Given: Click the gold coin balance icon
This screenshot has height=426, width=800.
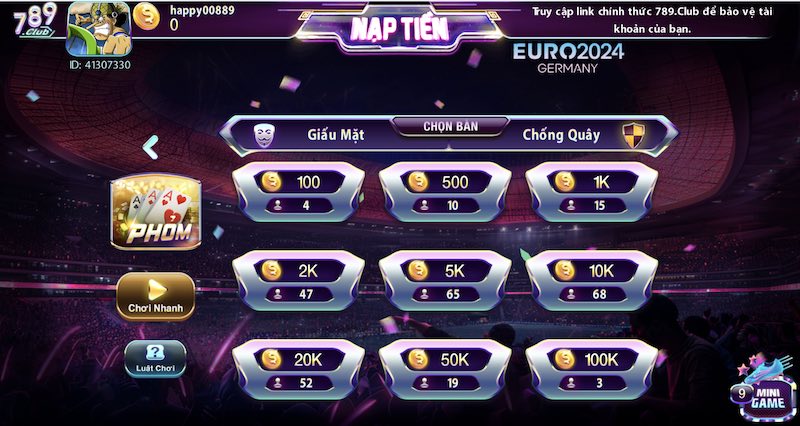Looking at the screenshot, I should tap(148, 17).
